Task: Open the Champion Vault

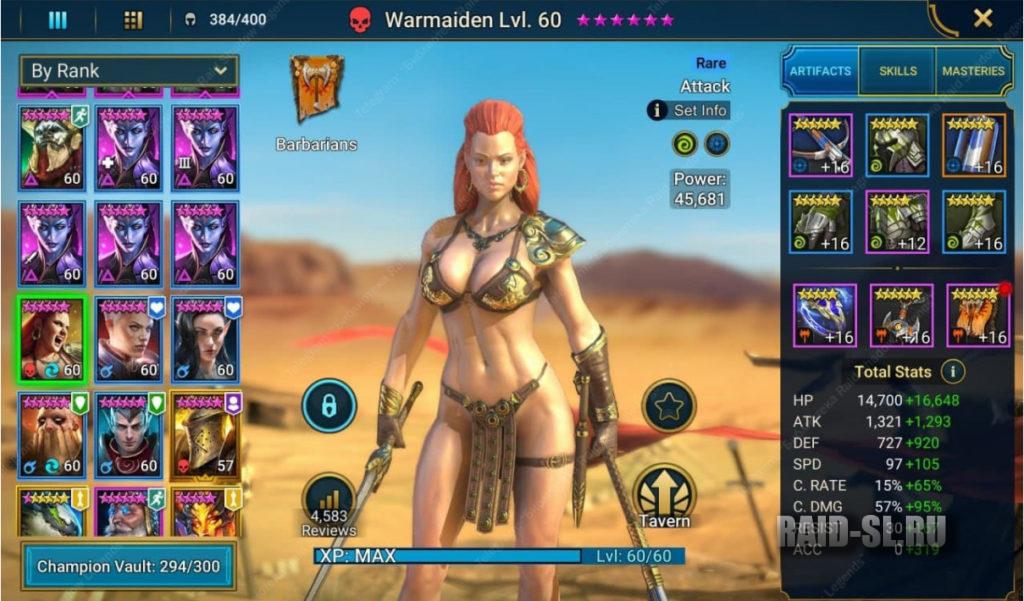Action: pos(128,566)
